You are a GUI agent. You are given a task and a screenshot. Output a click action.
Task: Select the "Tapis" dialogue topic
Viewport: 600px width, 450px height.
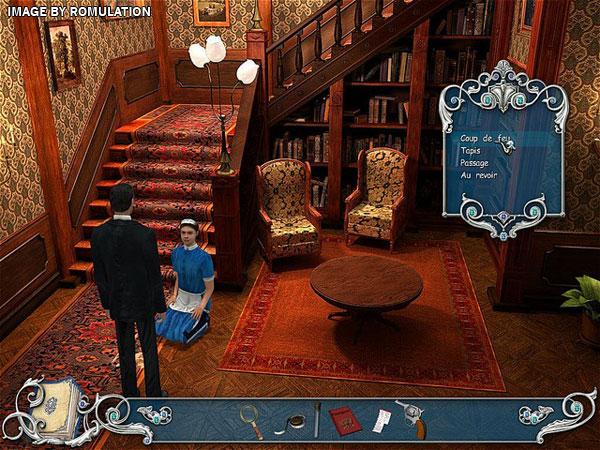coord(472,149)
